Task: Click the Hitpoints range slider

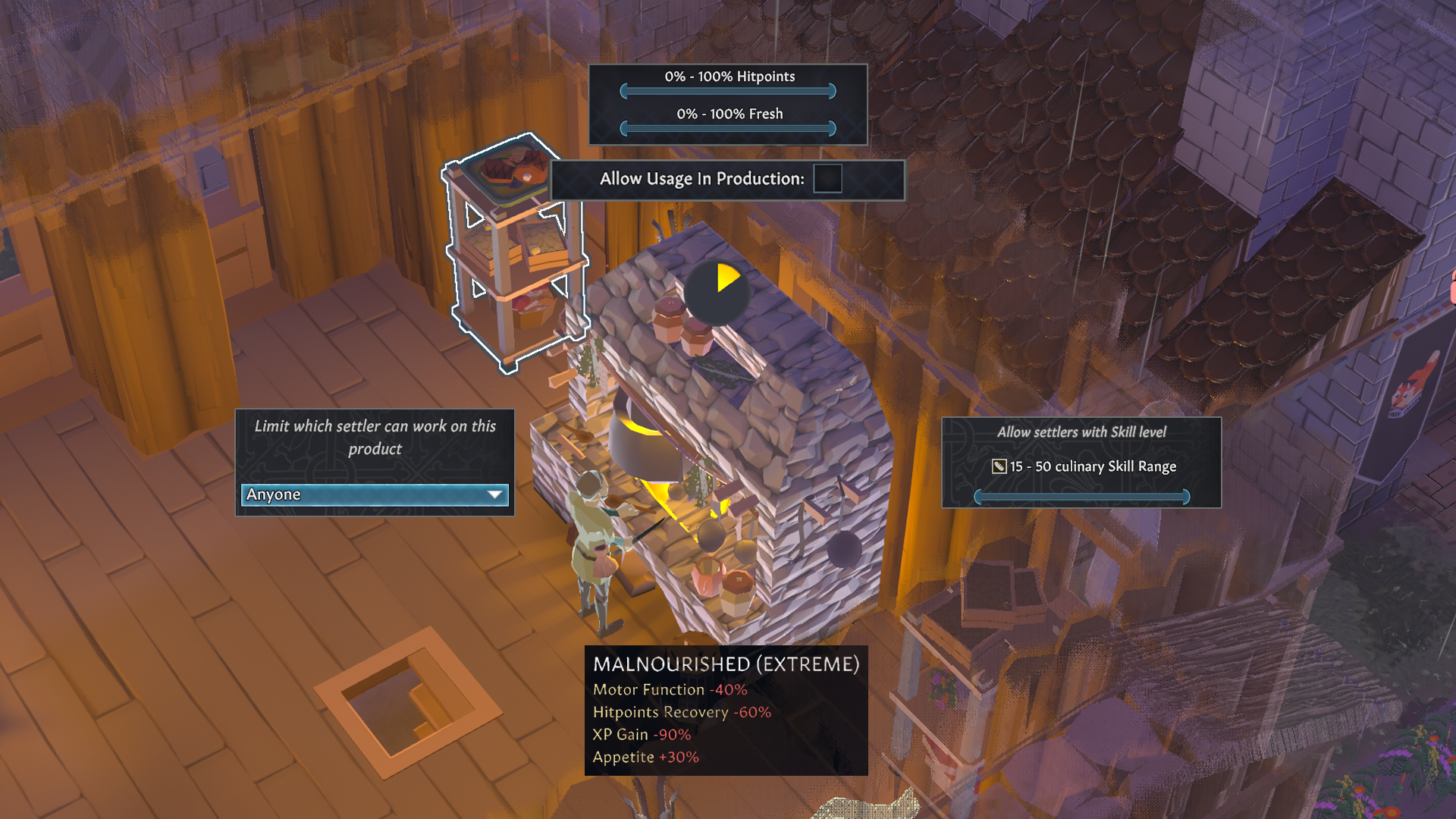Action: (x=728, y=91)
